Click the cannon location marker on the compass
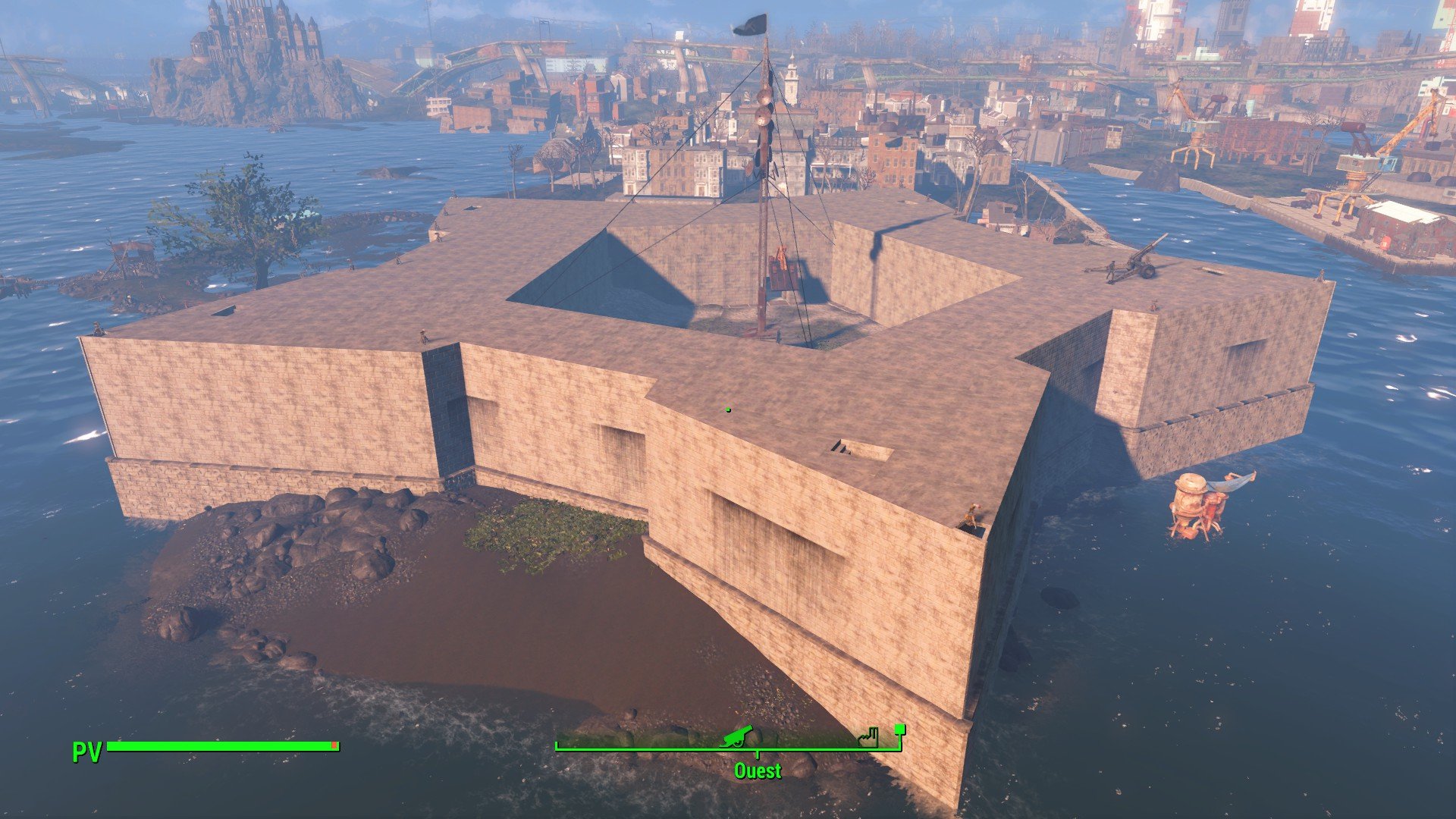Viewport: 1456px width, 819px height. (x=736, y=736)
